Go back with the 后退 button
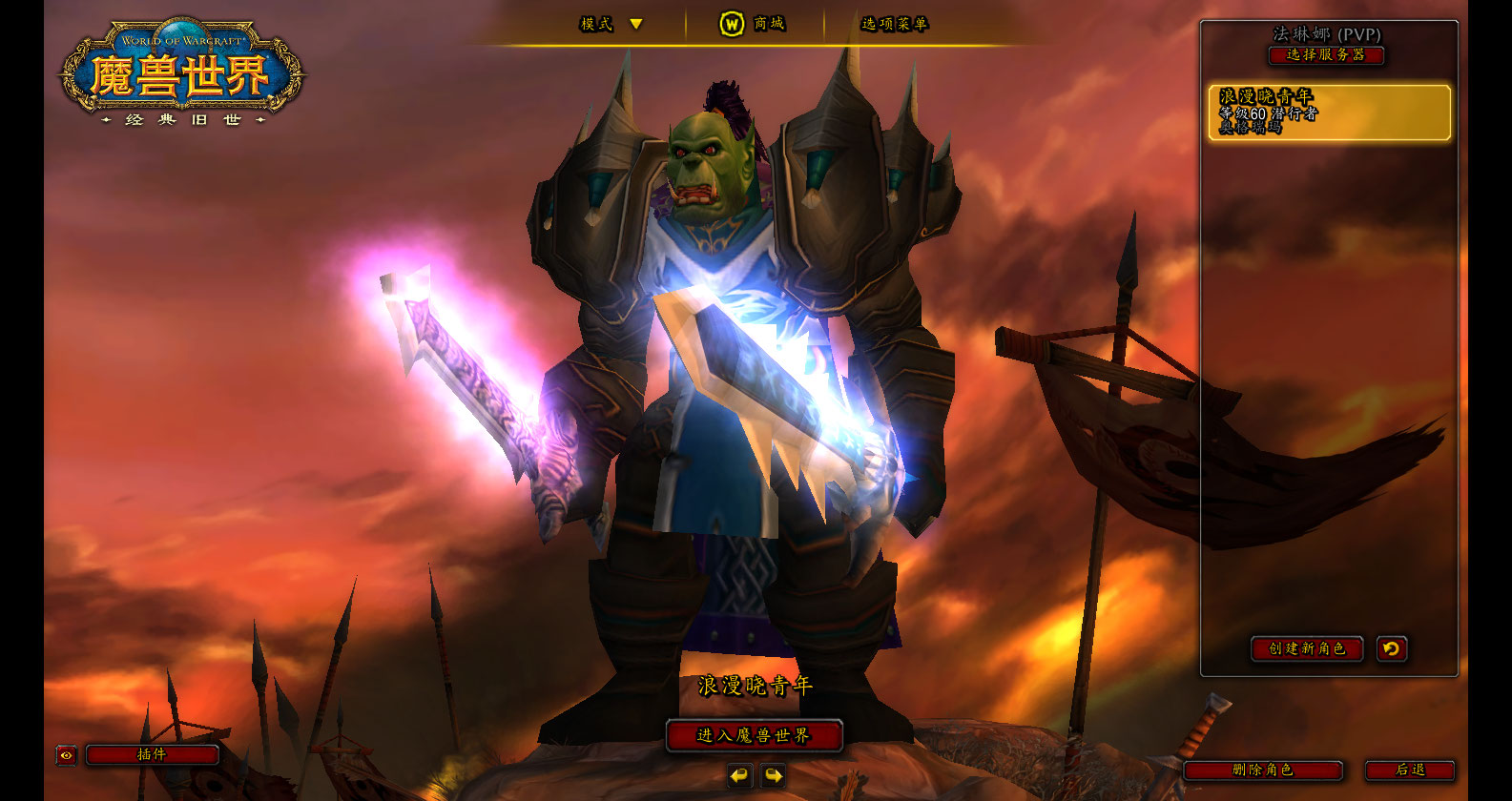This screenshot has width=1512, height=801. pyautogui.click(x=1410, y=770)
